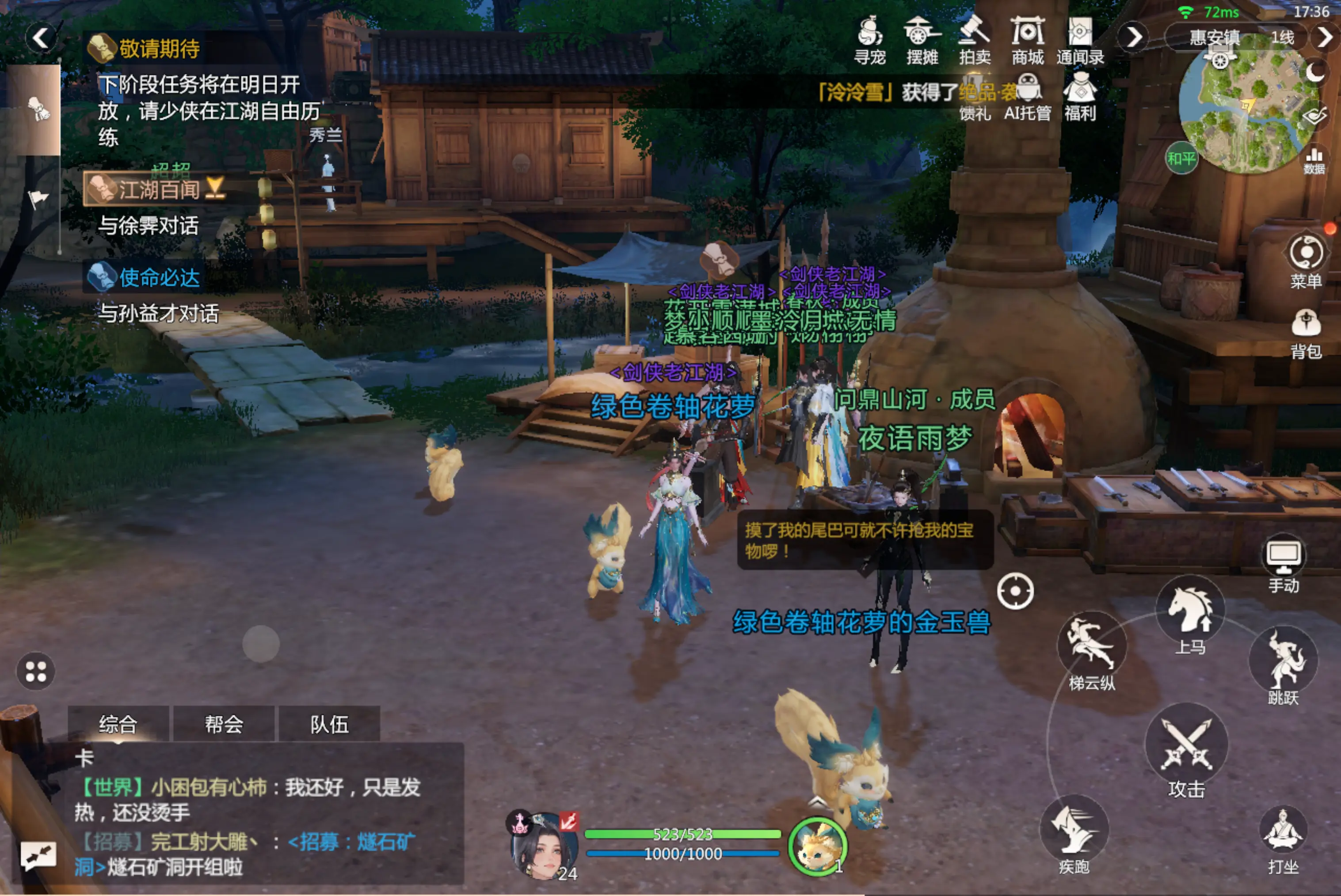Image resolution: width=1341 pixels, height=896 pixels.
Task: Switch to the 队伍 team chat tab
Action: [329, 724]
